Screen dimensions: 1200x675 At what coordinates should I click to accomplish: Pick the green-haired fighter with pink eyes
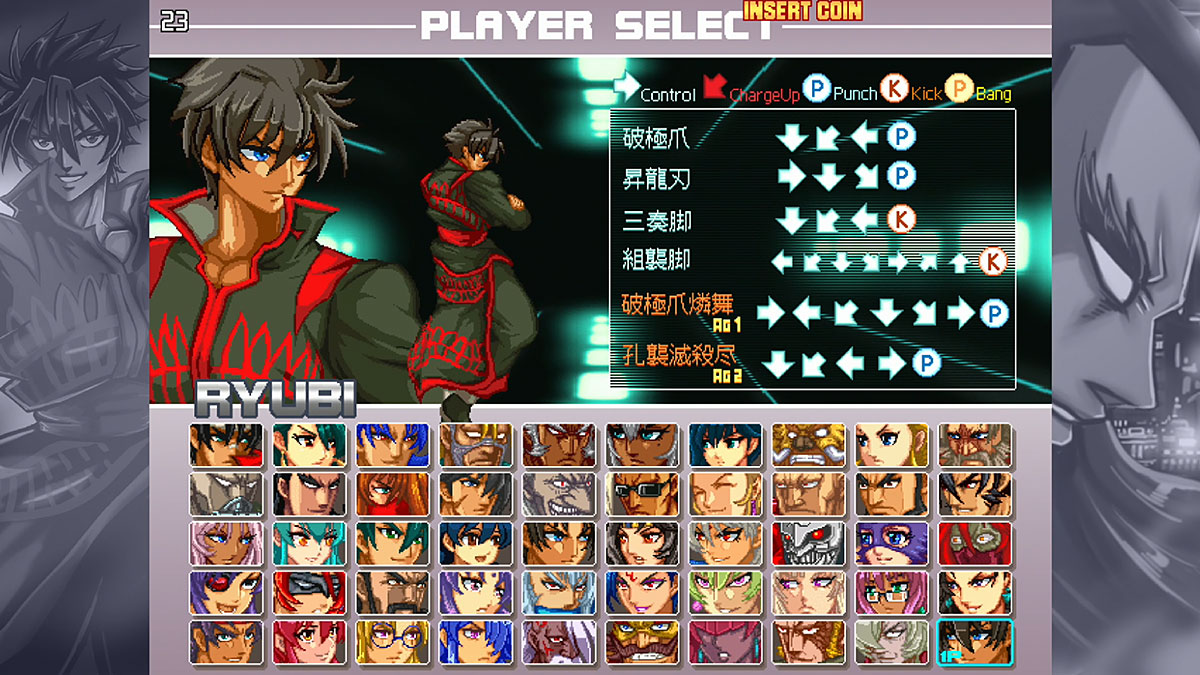pyautogui.click(x=725, y=592)
